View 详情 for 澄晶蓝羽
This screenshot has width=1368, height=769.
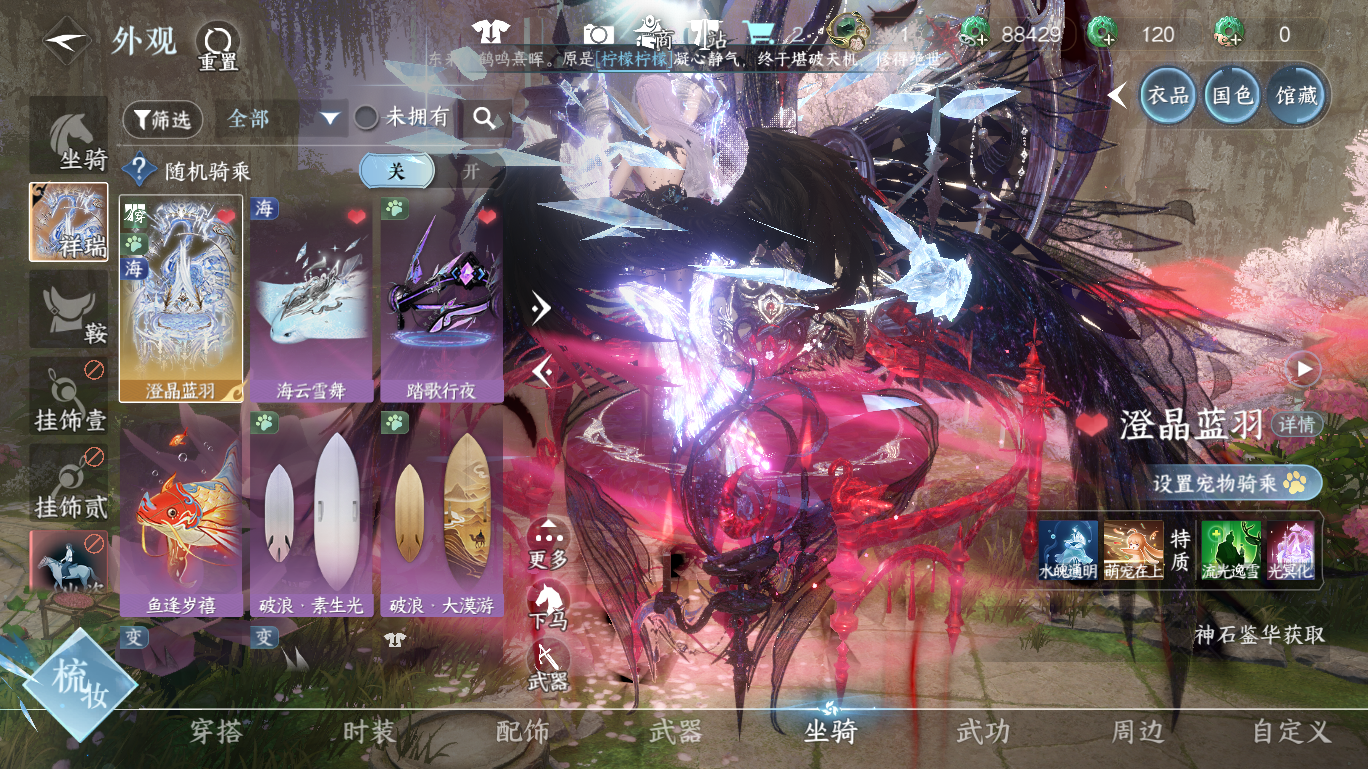1297,424
